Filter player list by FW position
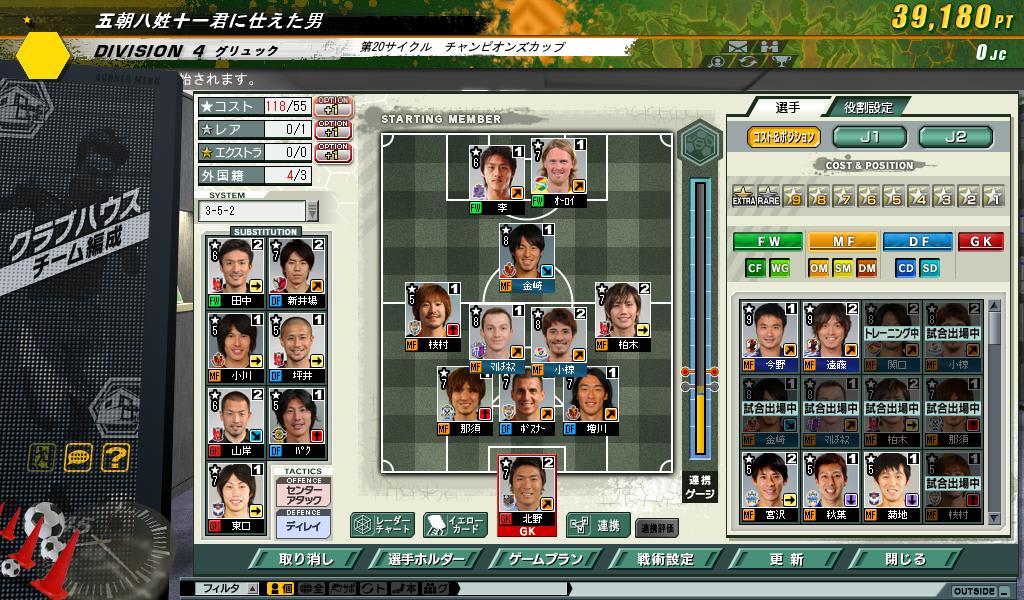The width and height of the screenshot is (1024, 600). click(768, 241)
